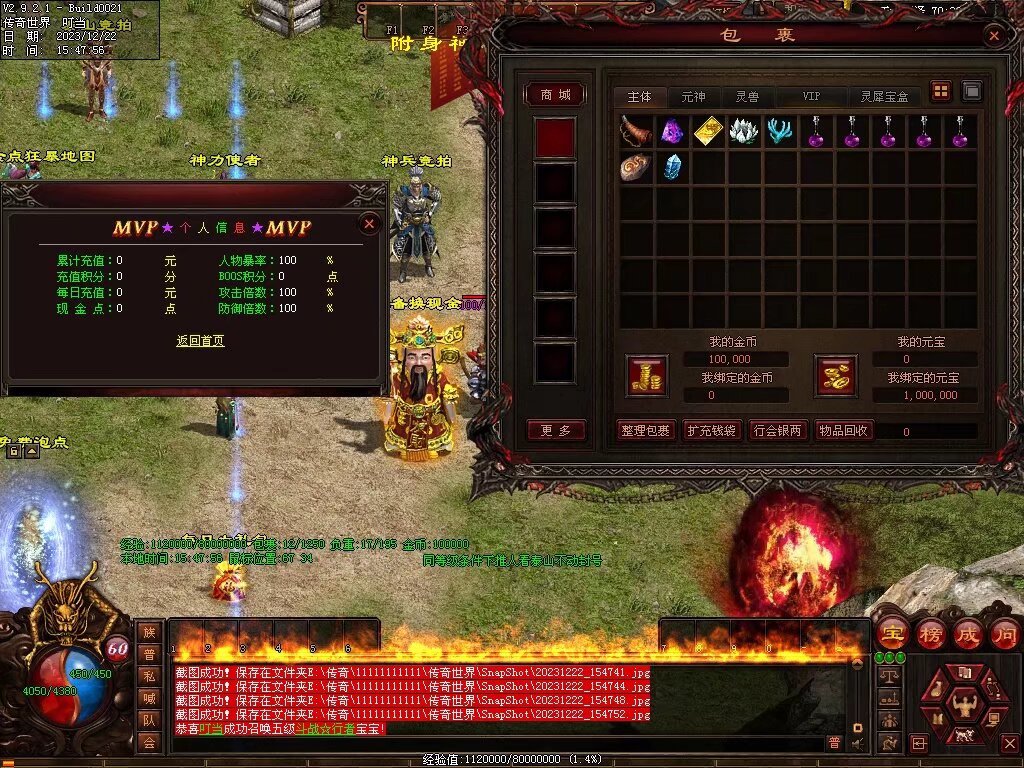Click the 更多 button

[556, 431]
